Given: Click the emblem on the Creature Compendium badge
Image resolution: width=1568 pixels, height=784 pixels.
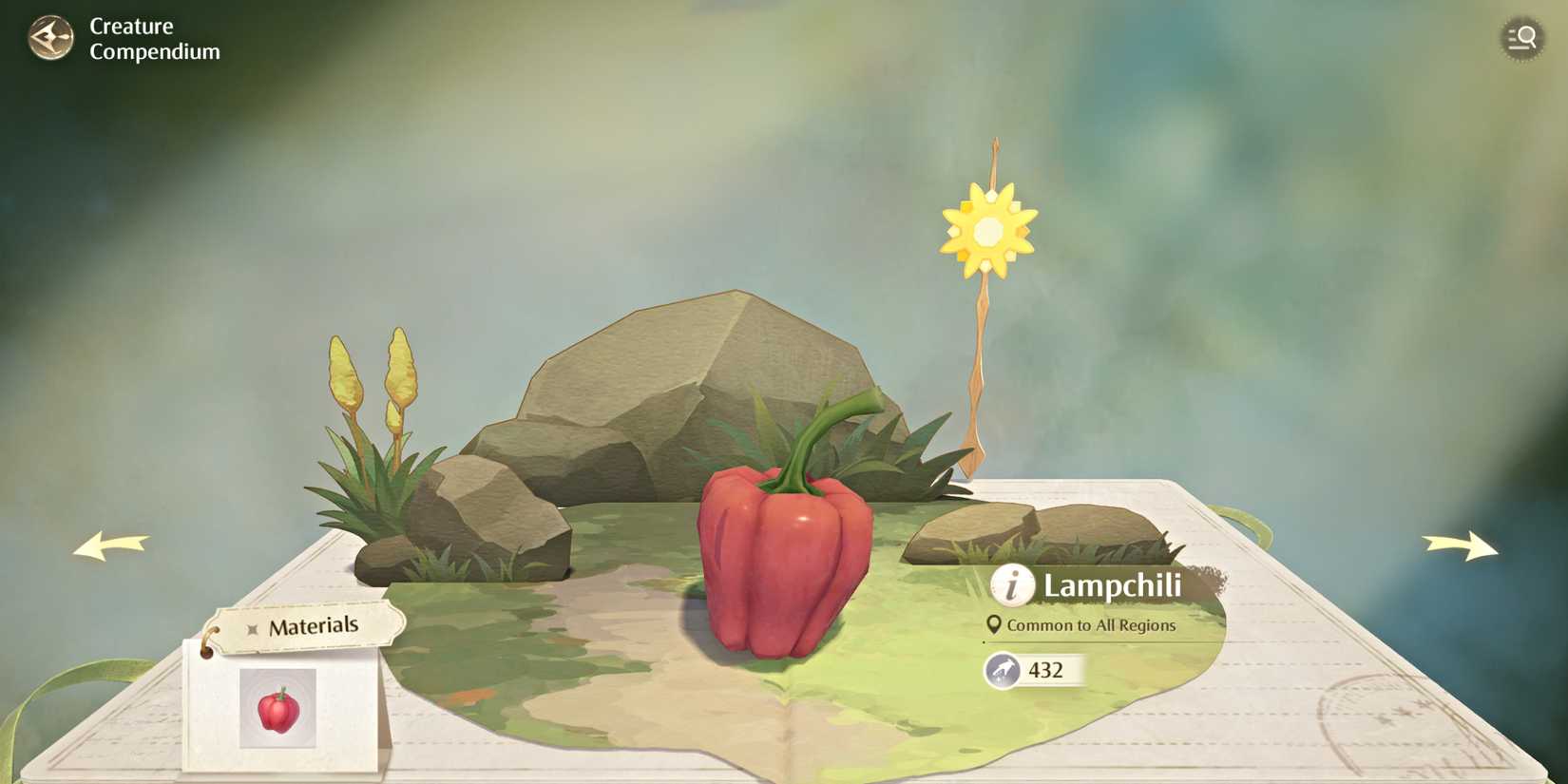Looking at the screenshot, I should click(x=50, y=38).
